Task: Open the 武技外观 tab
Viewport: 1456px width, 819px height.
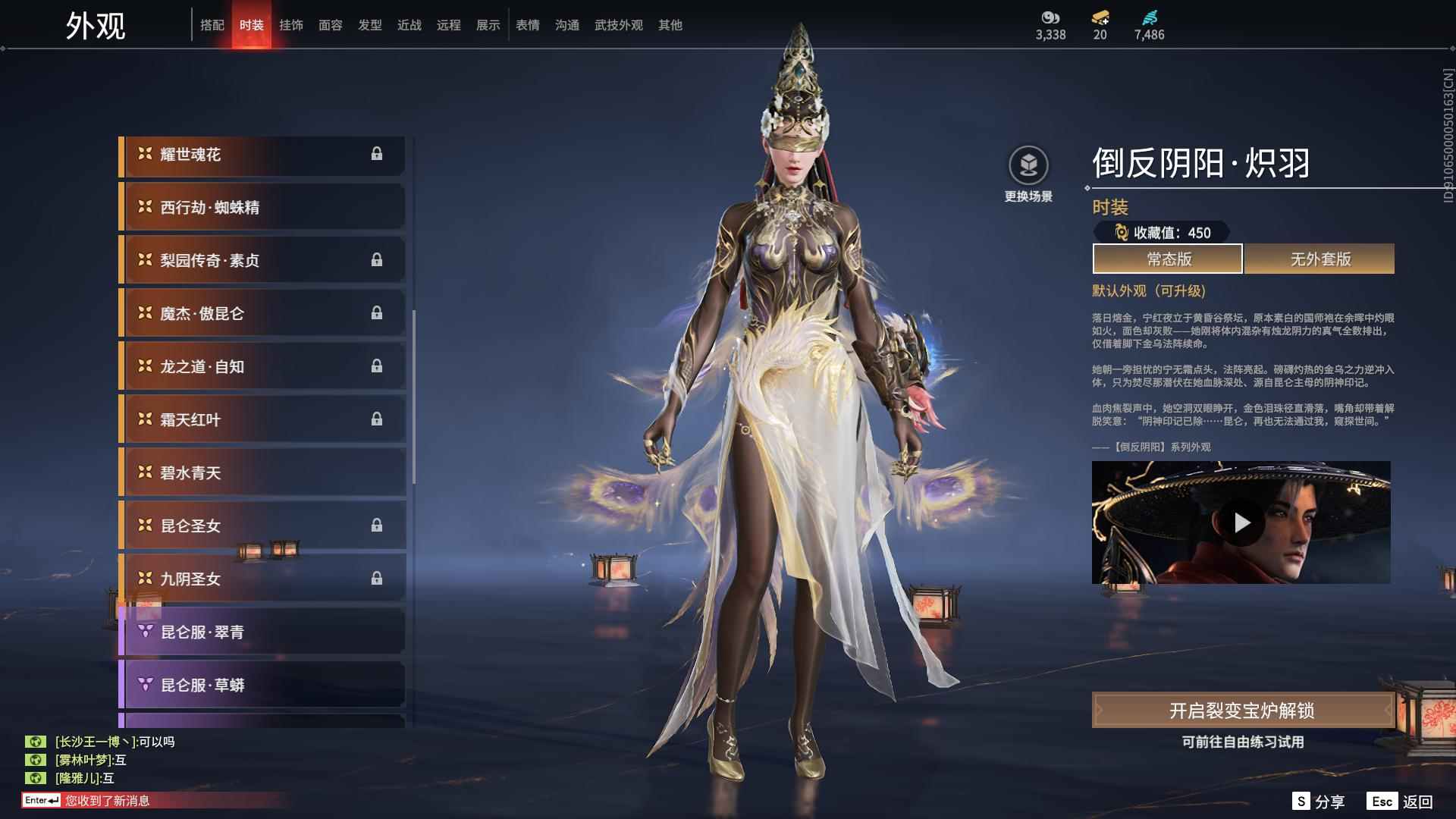Action: tap(617, 24)
